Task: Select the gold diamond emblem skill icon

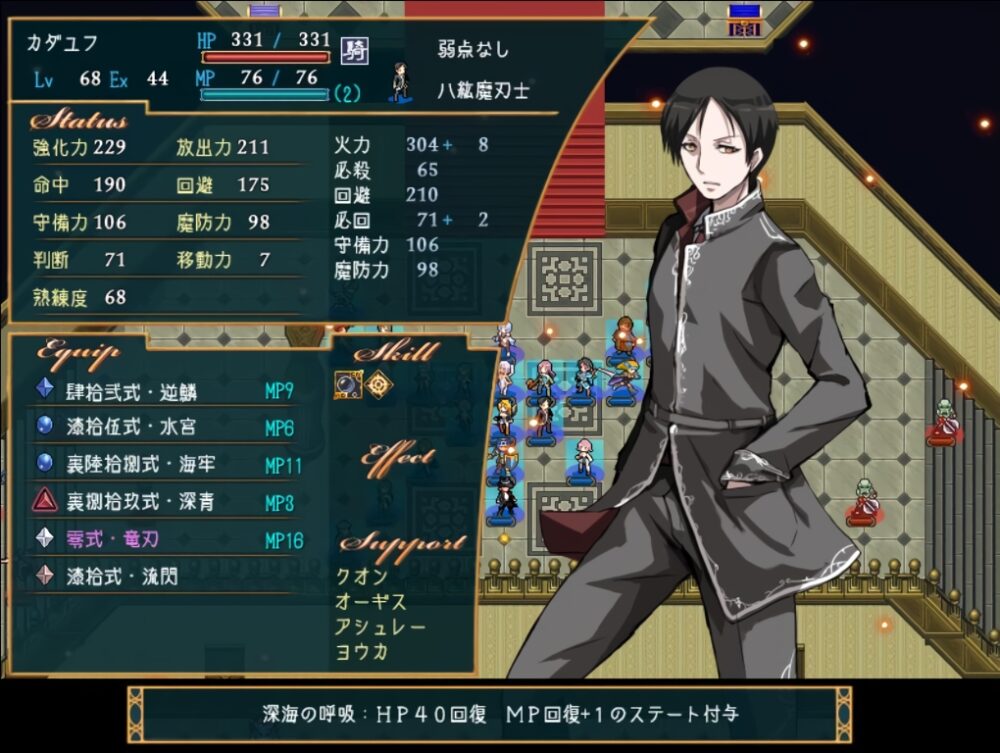Action: pyautogui.click(x=377, y=385)
